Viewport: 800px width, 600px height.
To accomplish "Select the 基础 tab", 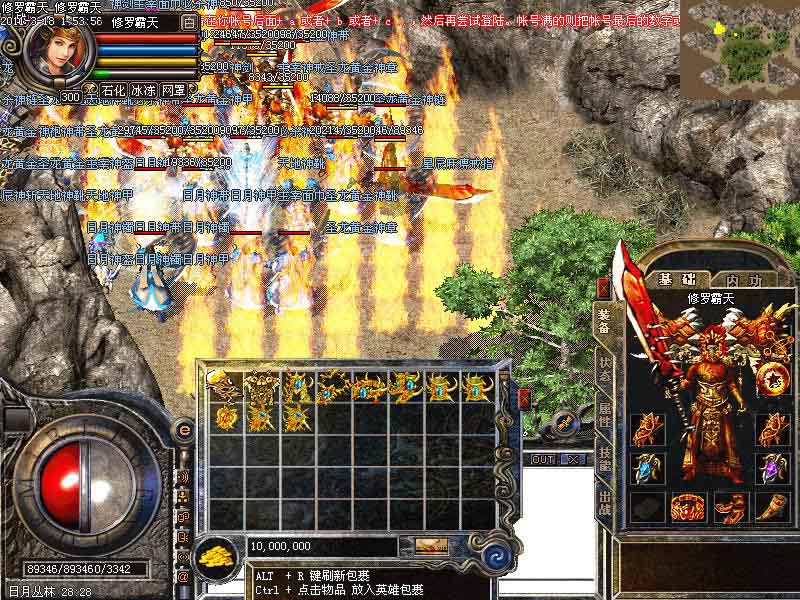I will [675, 280].
